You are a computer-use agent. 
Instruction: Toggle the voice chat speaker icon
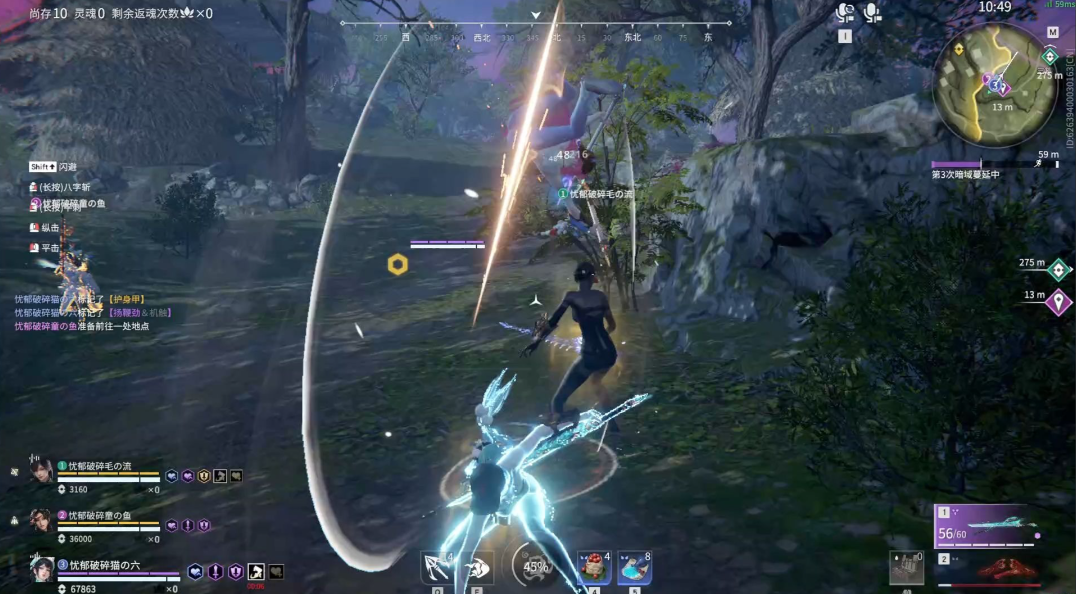[845, 13]
